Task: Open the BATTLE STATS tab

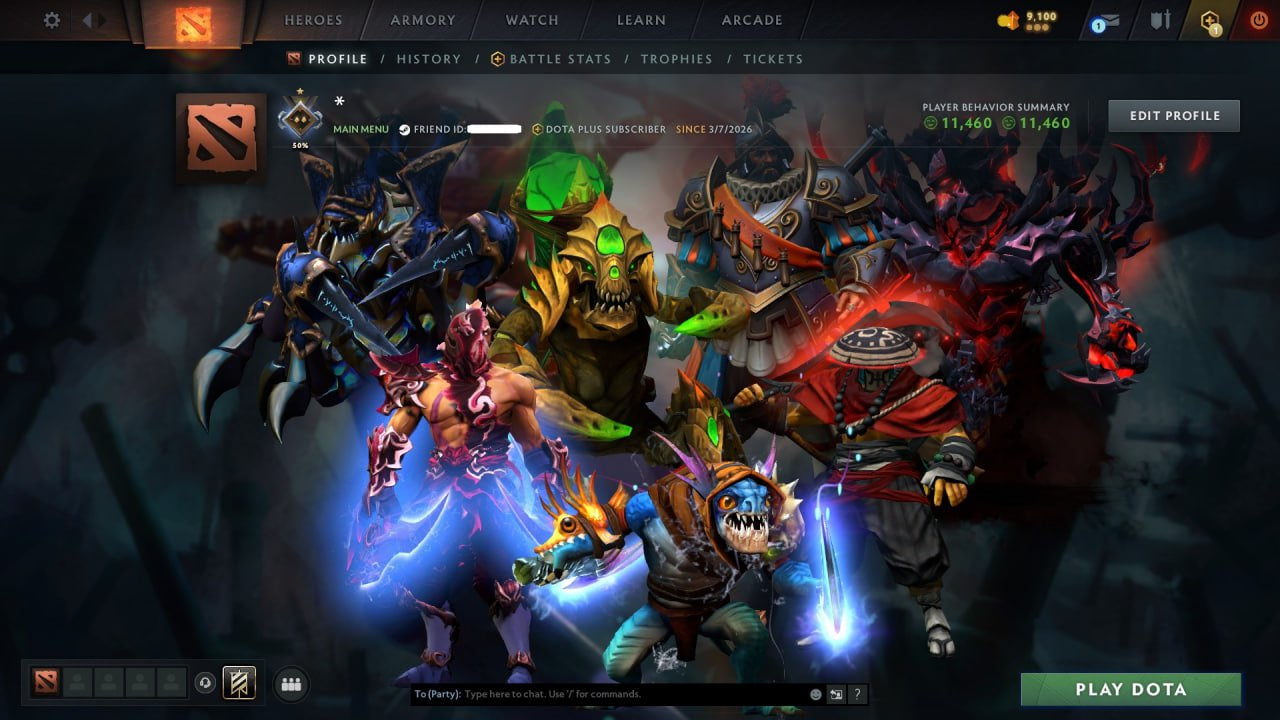Action: click(x=560, y=59)
